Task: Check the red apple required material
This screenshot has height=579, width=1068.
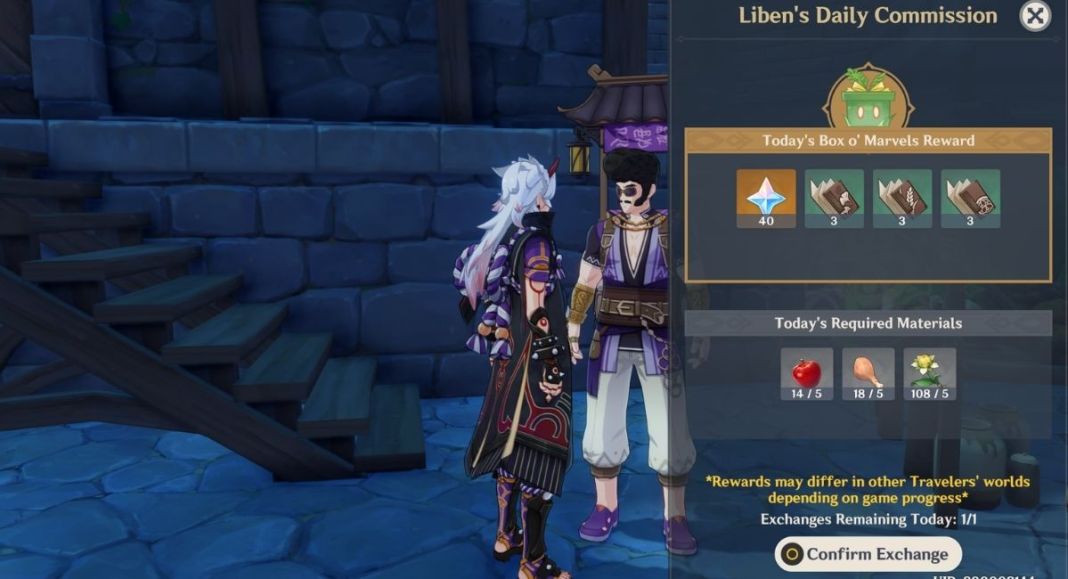Action: (807, 374)
